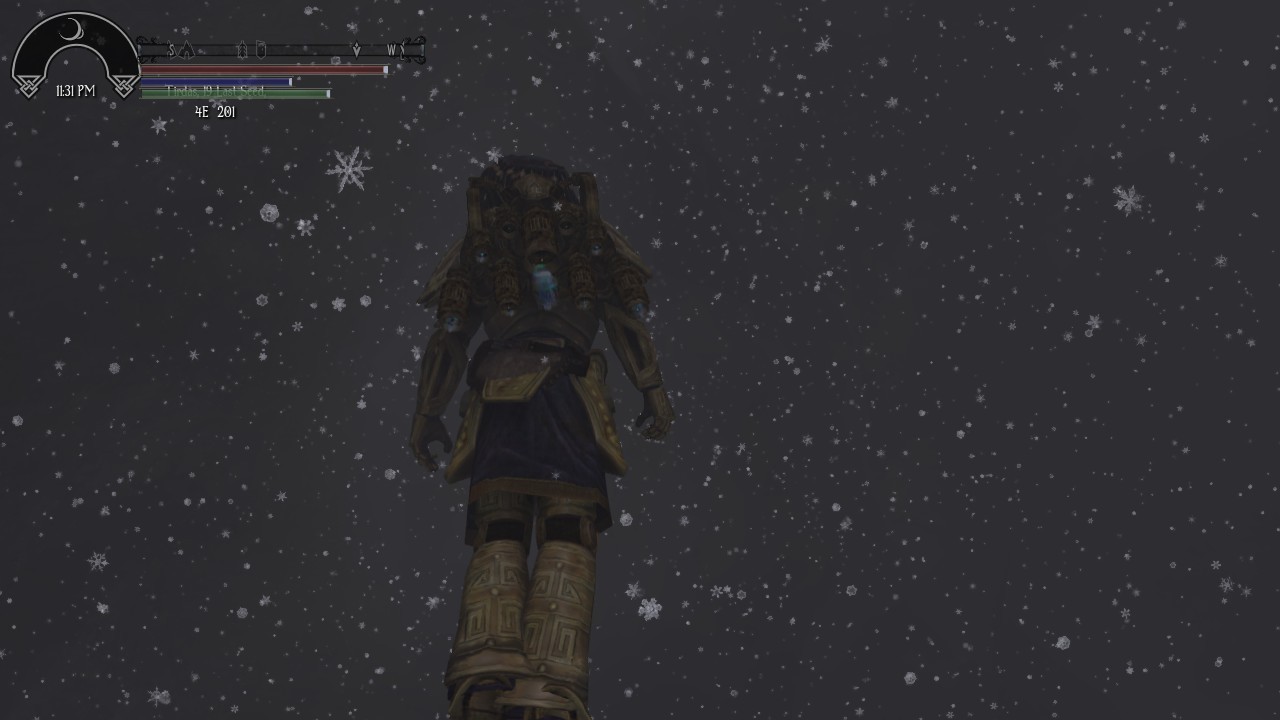This screenshot has height=720, width=1280.
Task: Click the large snowflake near the character's head
Action: [x=348, y=171]
